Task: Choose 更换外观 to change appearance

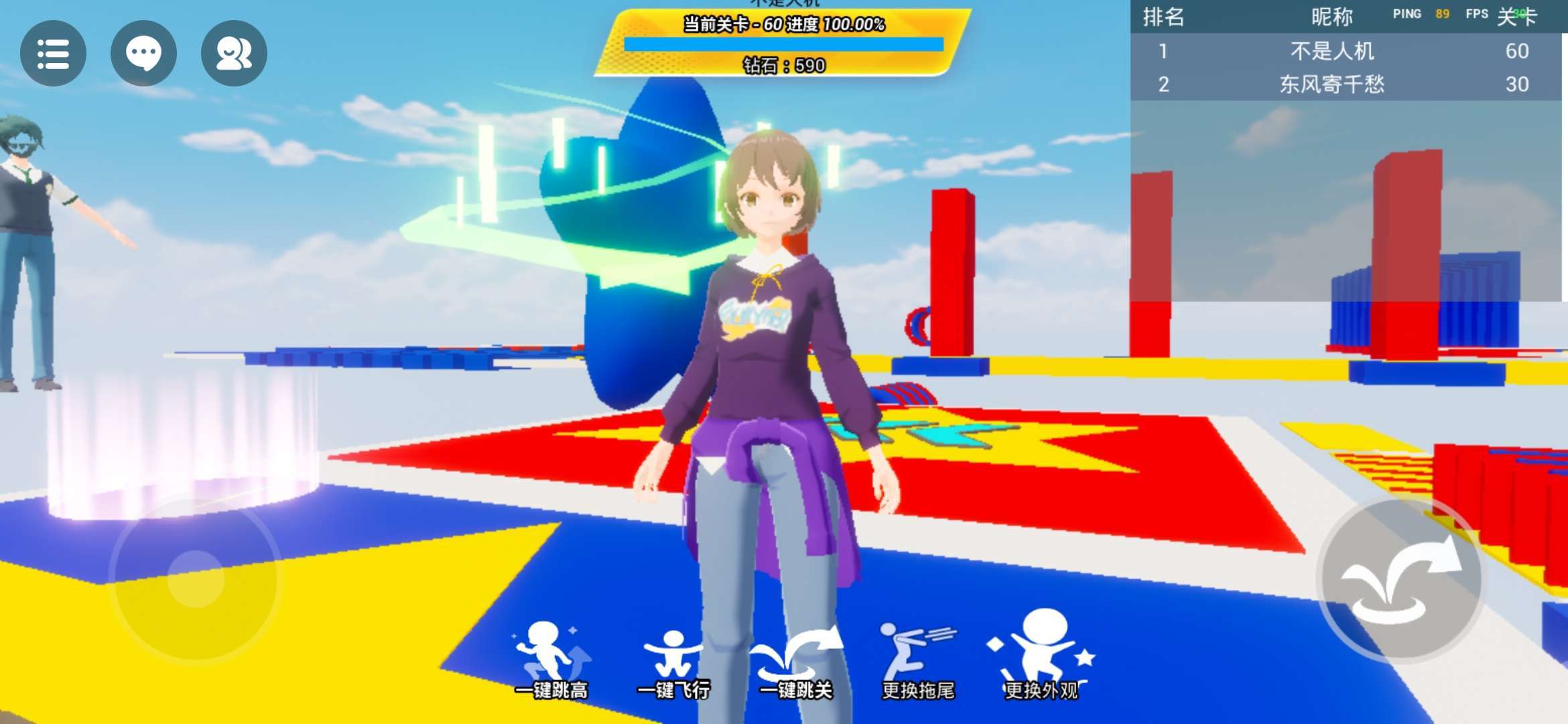Action: click(x=1041, y=657)
